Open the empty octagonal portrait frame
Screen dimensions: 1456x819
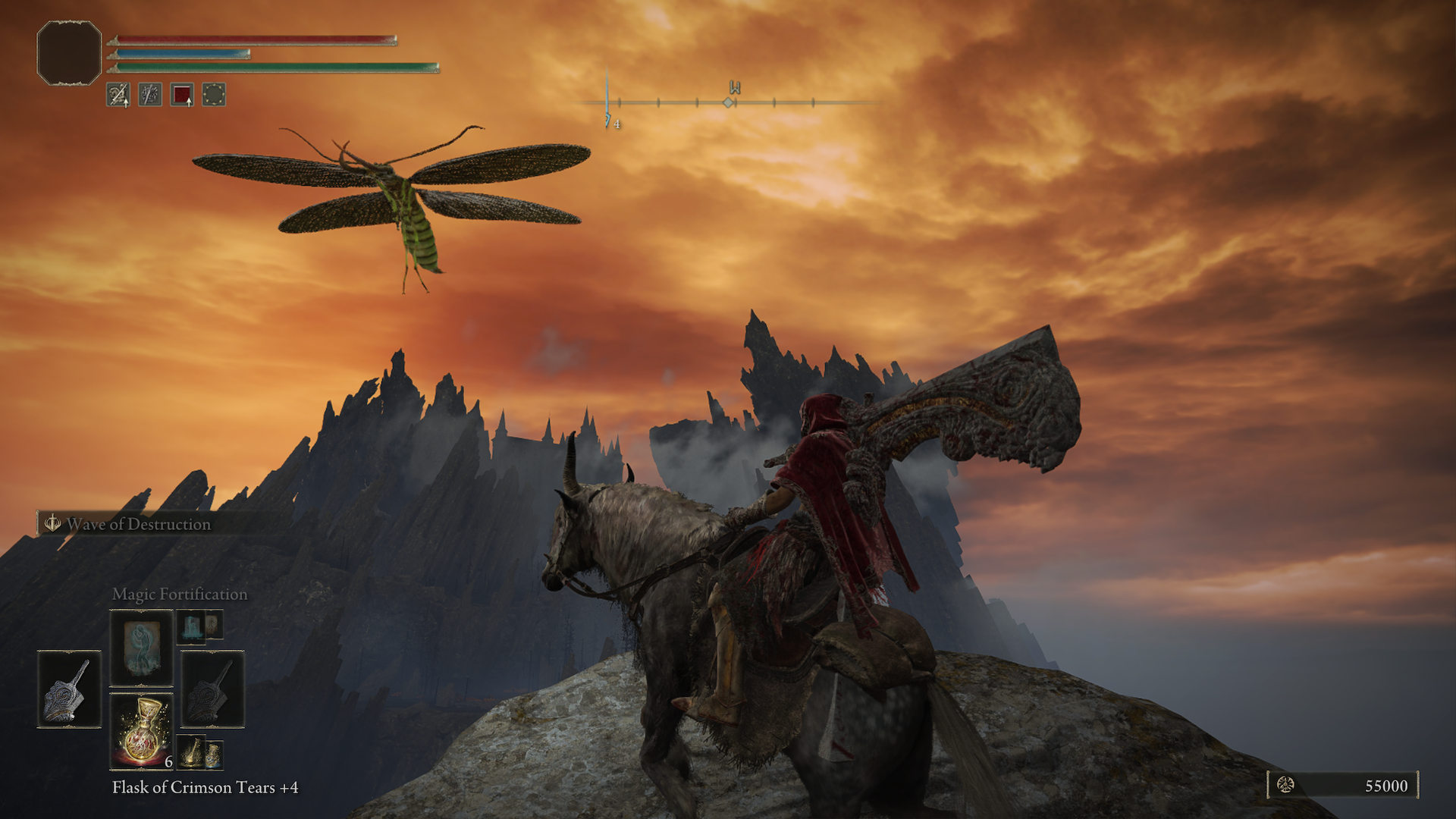tap(69, 52)
